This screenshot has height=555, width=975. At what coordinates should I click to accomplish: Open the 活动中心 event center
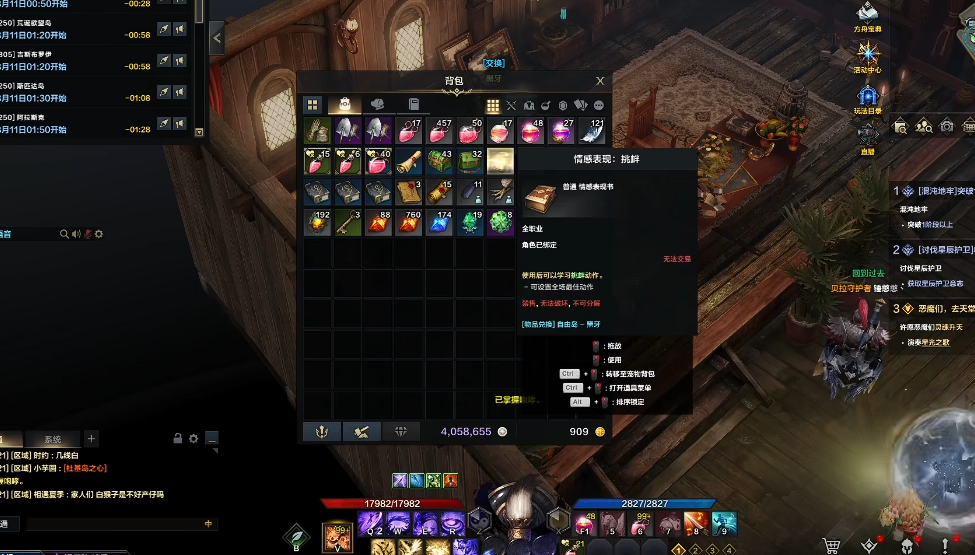867,55
